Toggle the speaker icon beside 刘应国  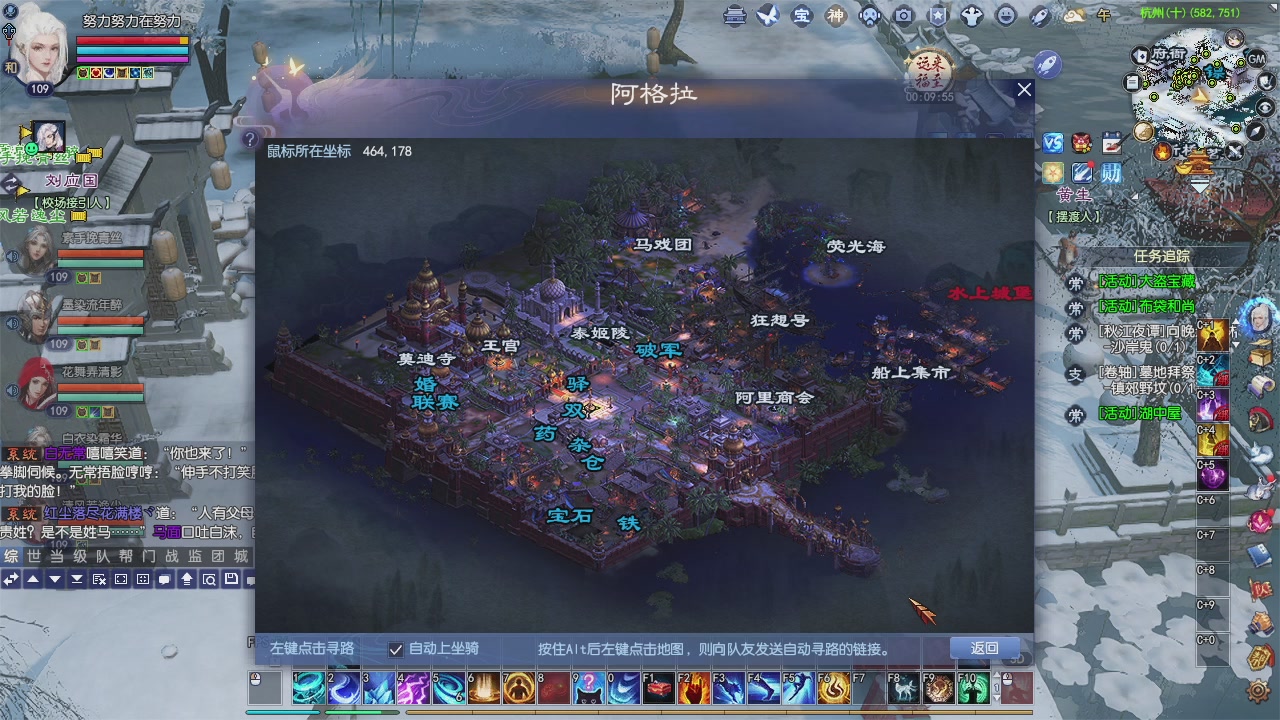(x=12, y=256)
